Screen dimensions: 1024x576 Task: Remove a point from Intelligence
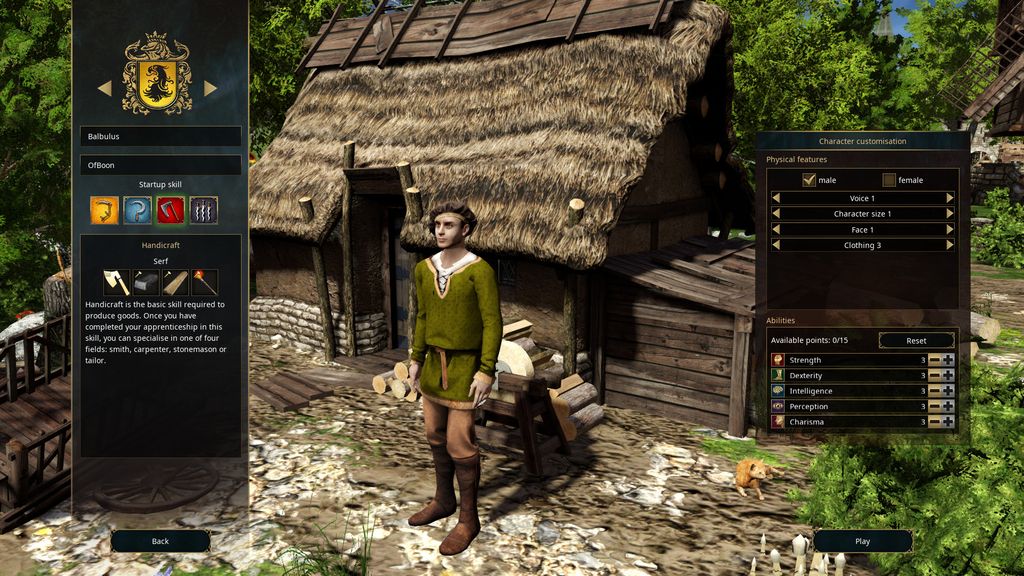(x=934, y=391)
